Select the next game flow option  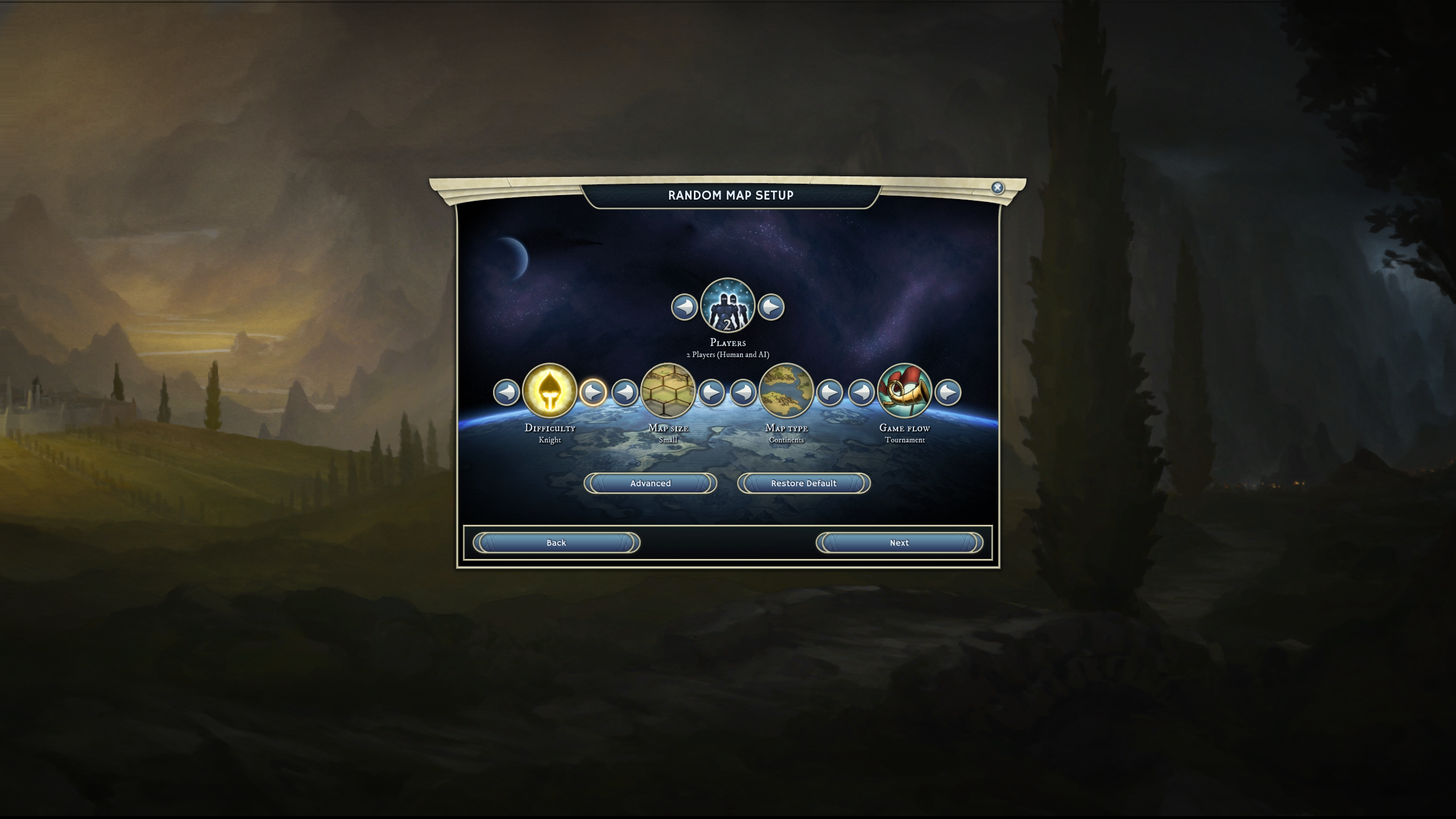948,392
